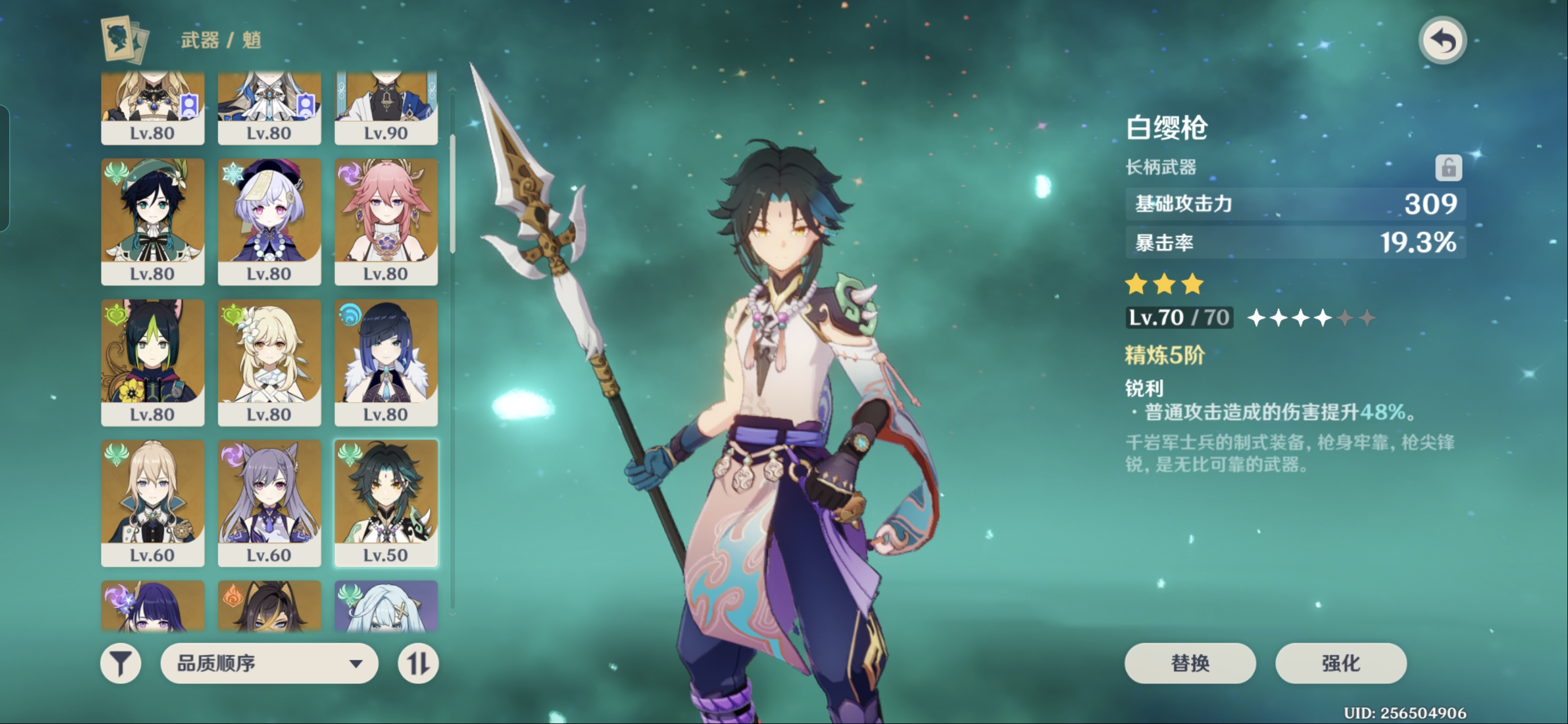
Task: Click the character list scrollbar
Action: [x=452, y=194]
